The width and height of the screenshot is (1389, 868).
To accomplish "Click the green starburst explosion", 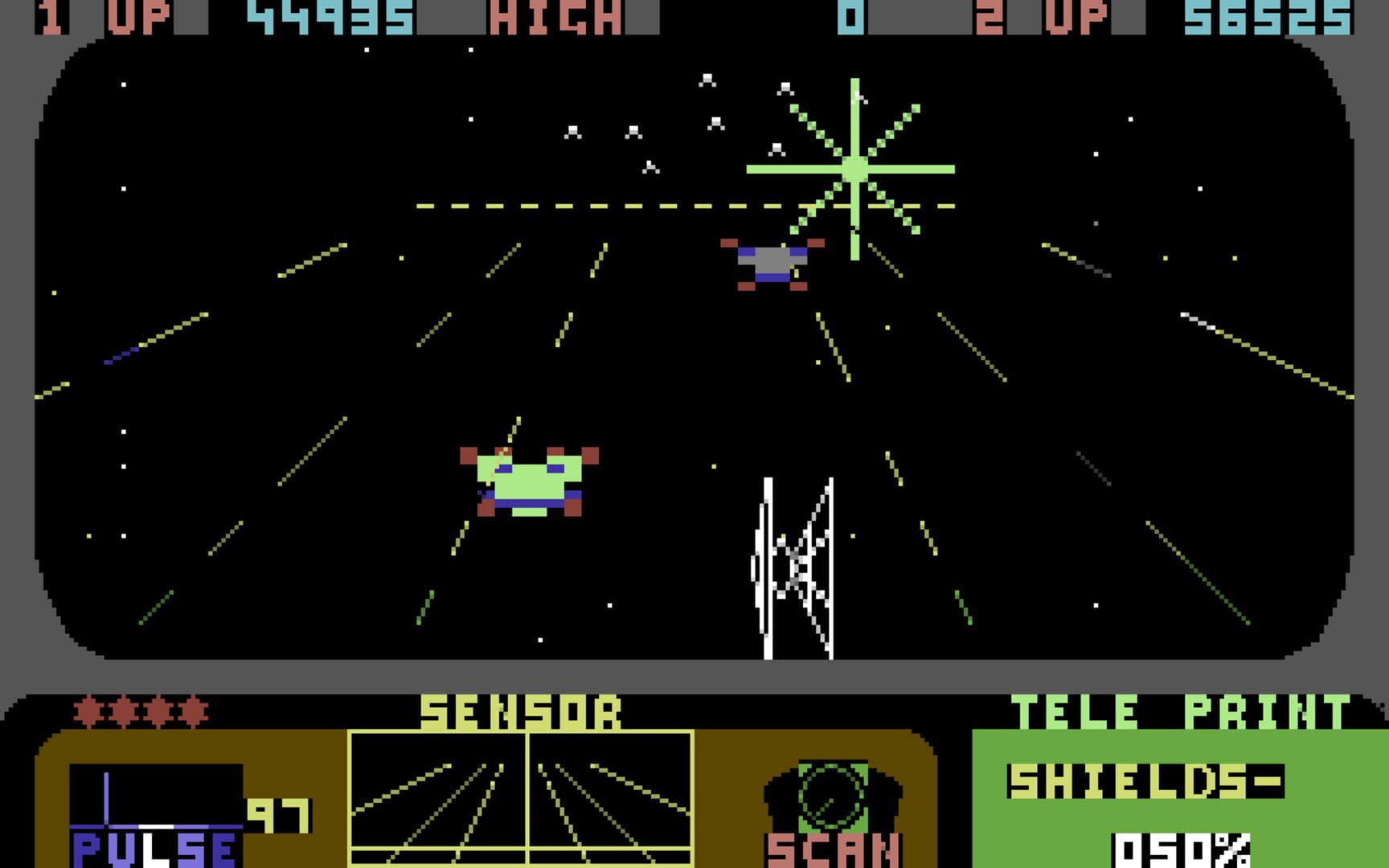I will [x=854, y=169].
